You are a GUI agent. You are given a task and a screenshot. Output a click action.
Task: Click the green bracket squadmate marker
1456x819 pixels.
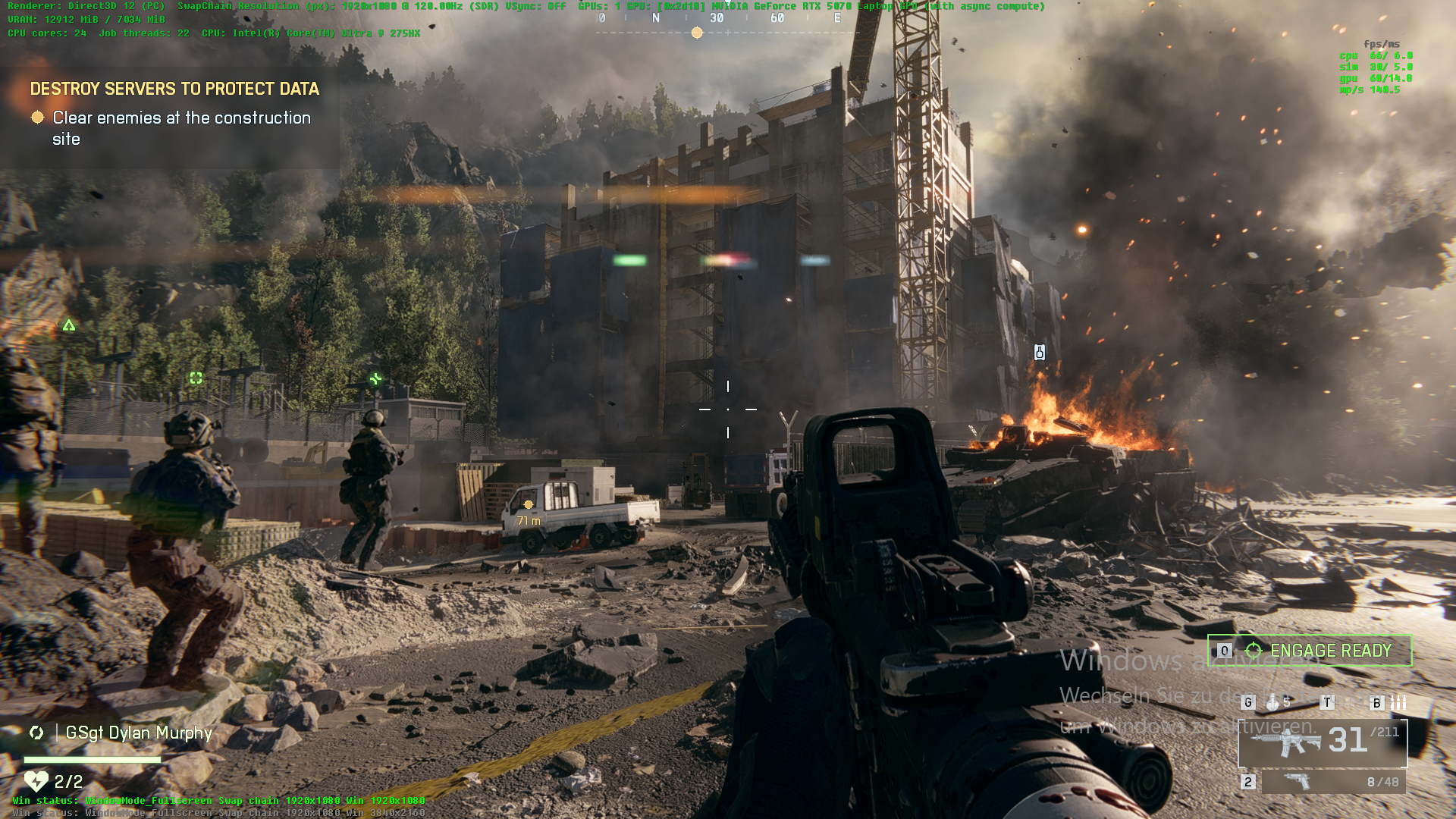[x=196, y=378]
